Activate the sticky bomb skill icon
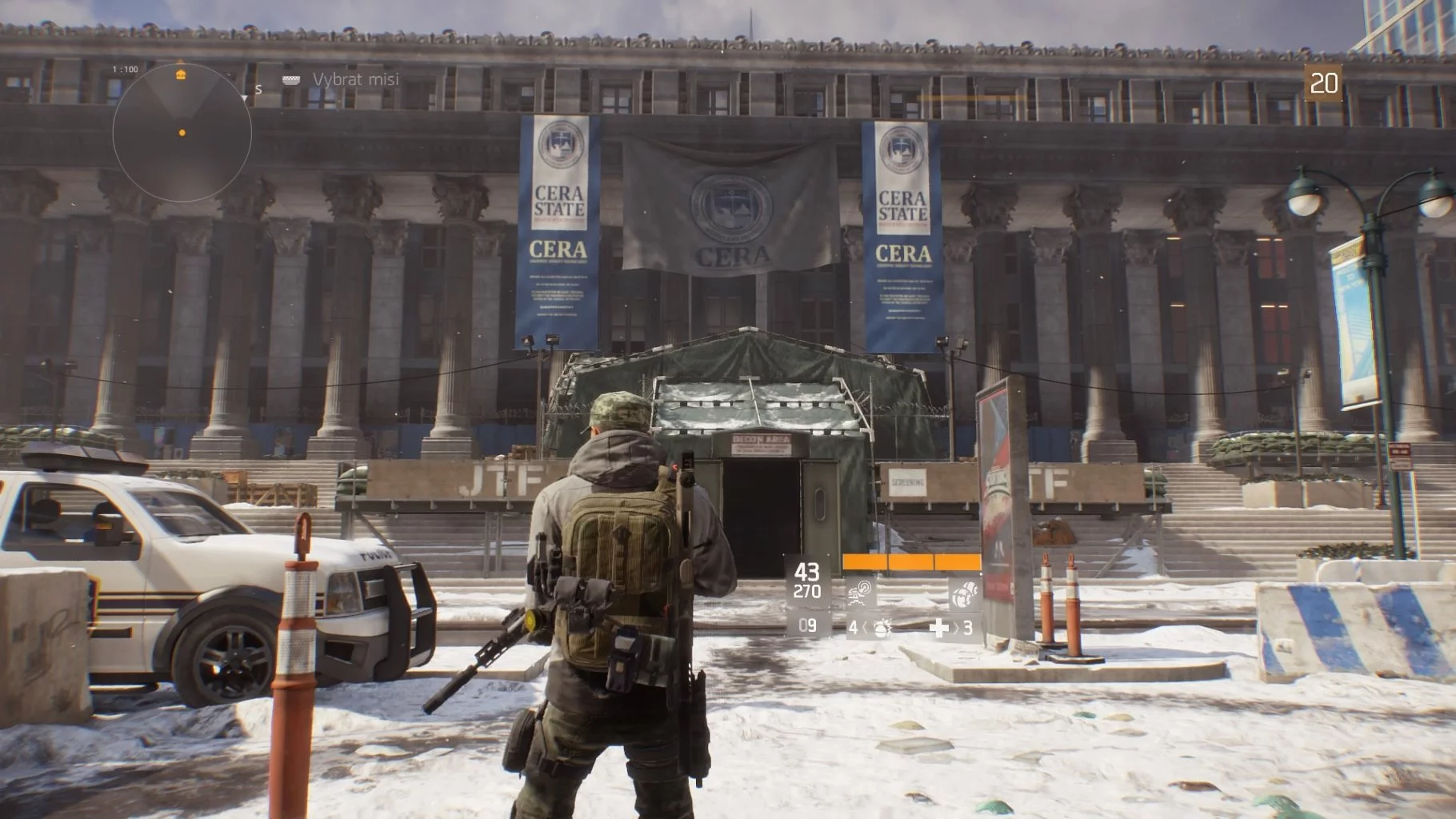 965,593
